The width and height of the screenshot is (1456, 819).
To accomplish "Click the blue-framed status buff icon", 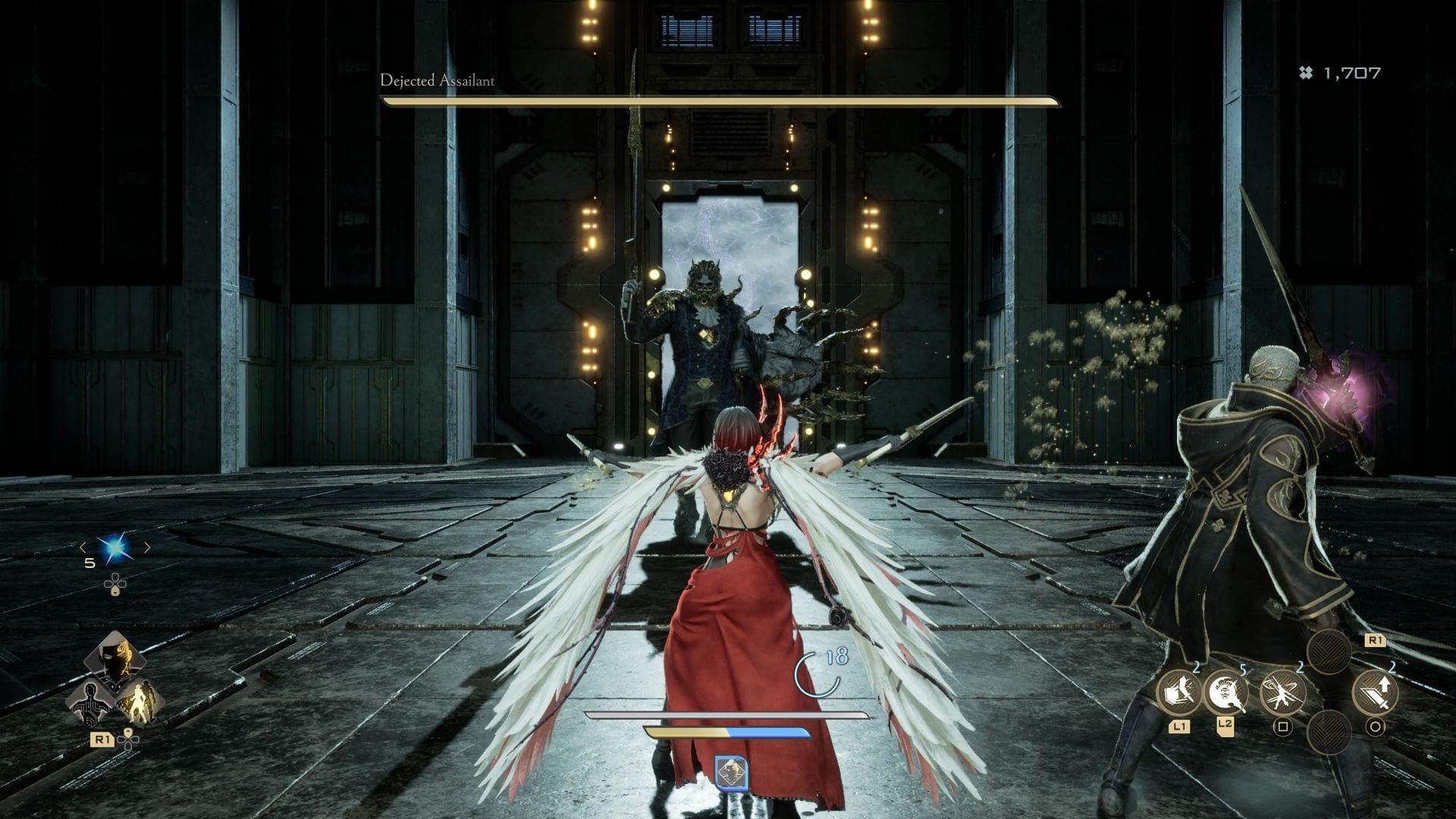I will (731, 772).
